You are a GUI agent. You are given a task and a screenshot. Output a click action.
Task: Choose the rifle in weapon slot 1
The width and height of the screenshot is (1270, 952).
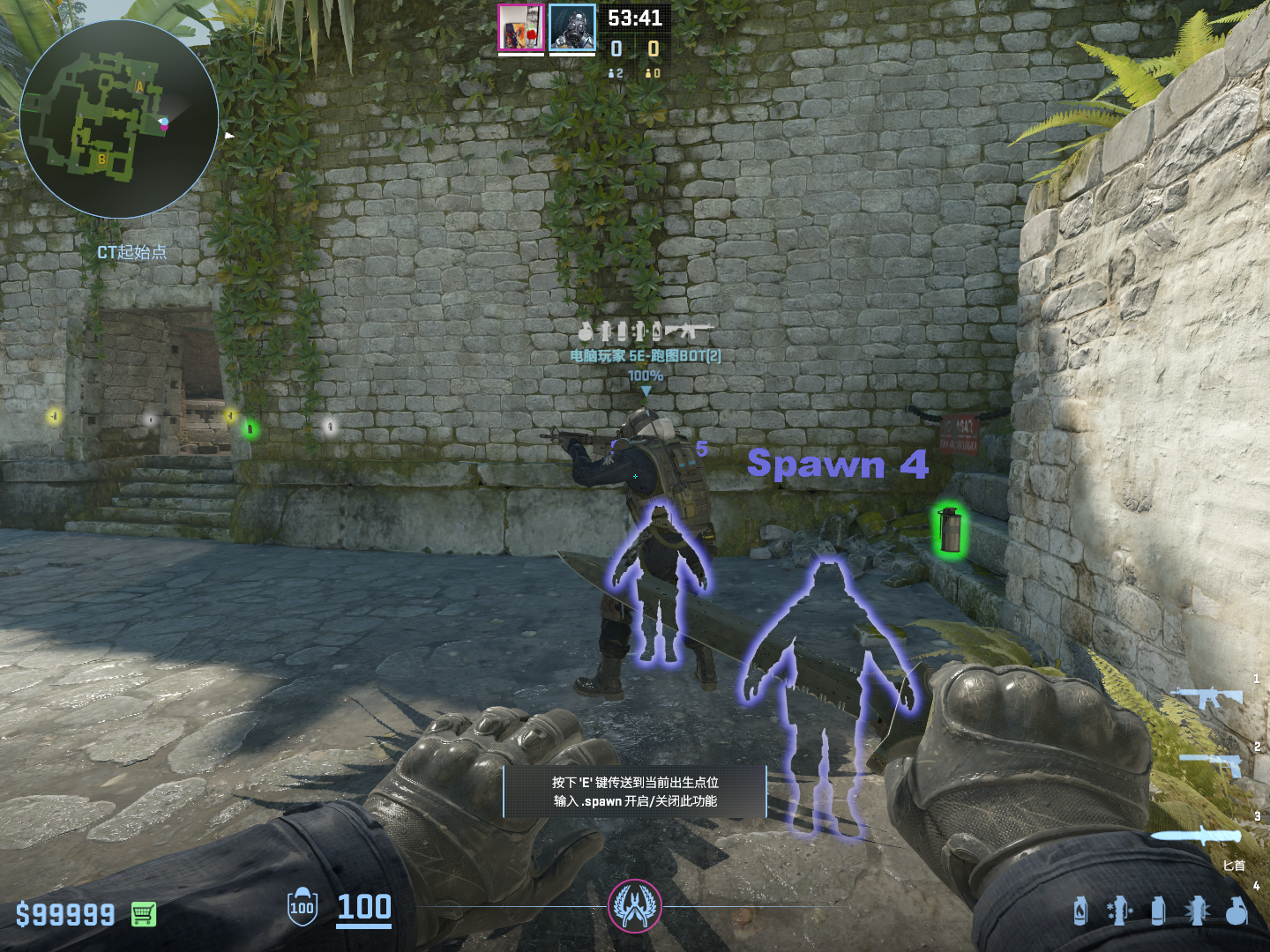1206,697
